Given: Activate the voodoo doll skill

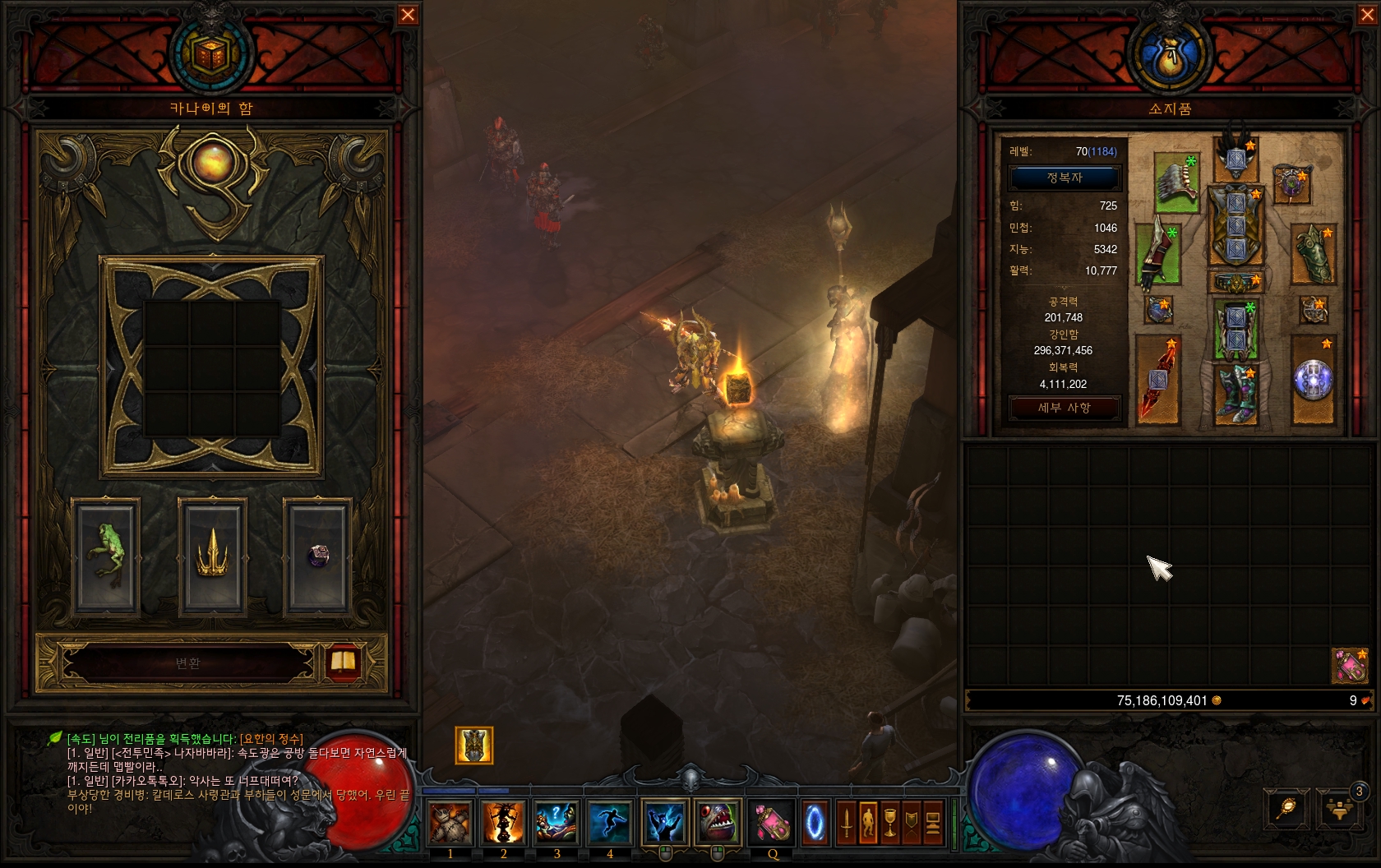Looking at the screenshot, I should click(450, 822).
